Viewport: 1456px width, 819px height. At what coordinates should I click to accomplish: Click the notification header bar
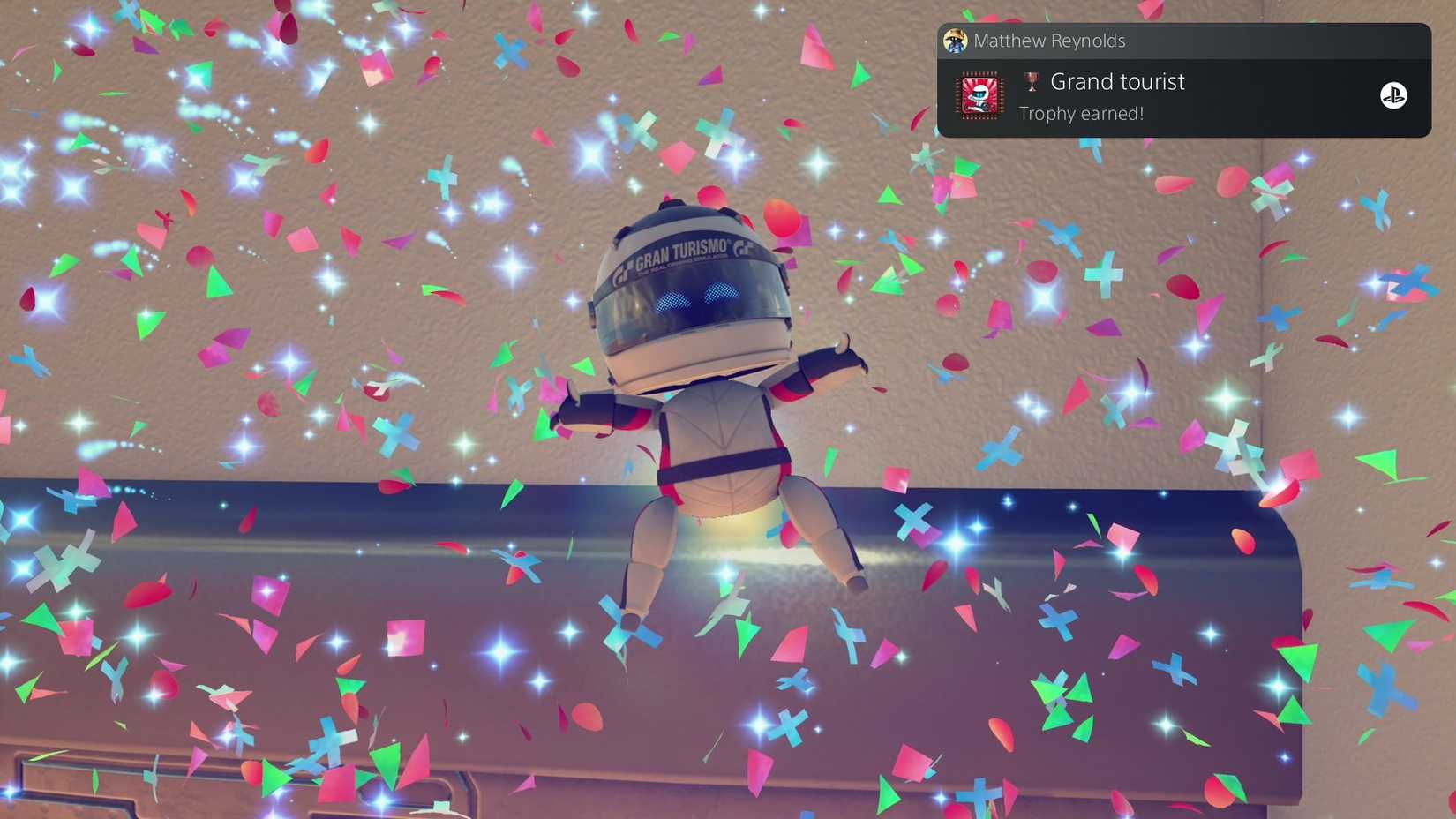1182,41
